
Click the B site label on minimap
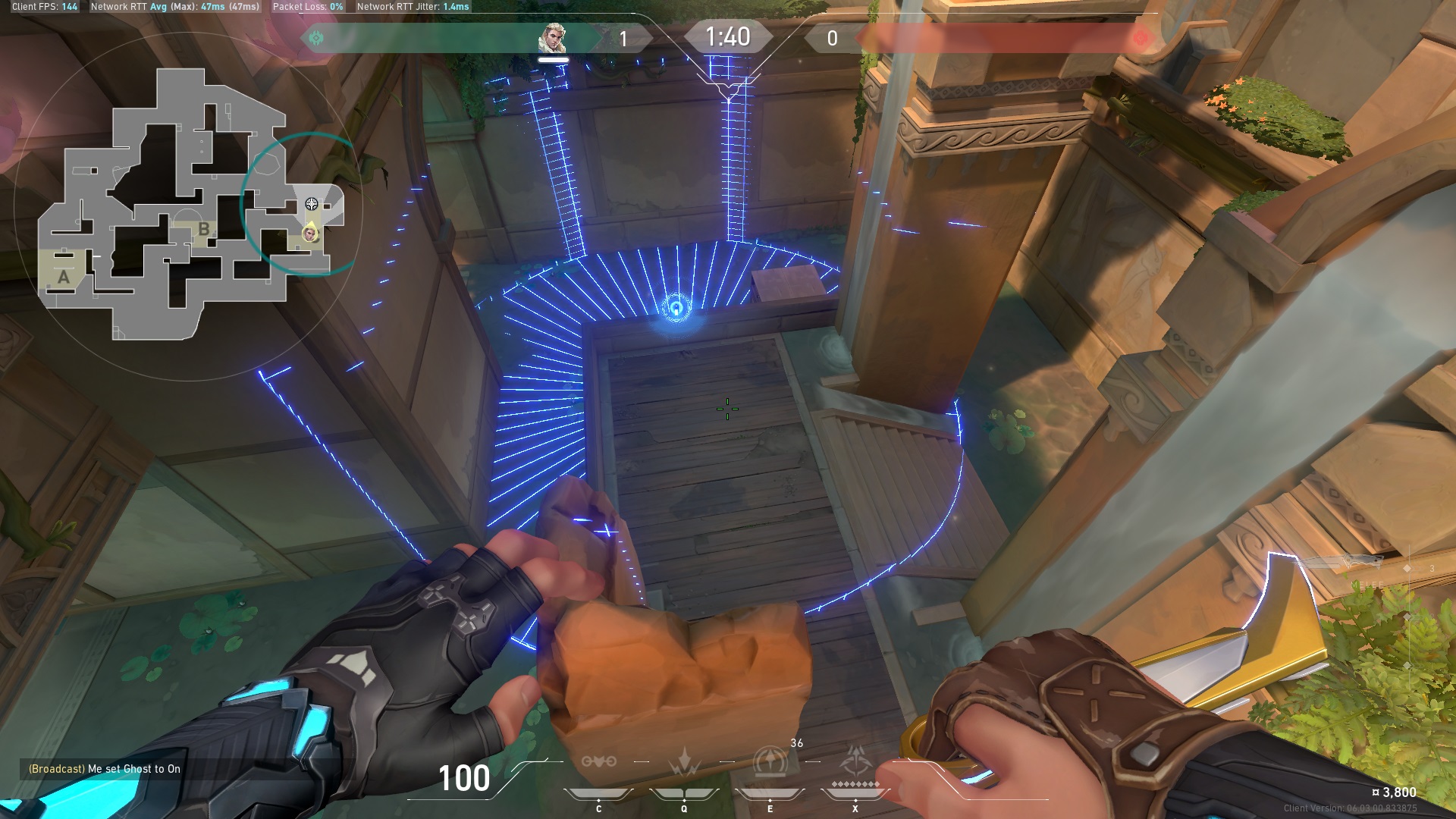203,229
